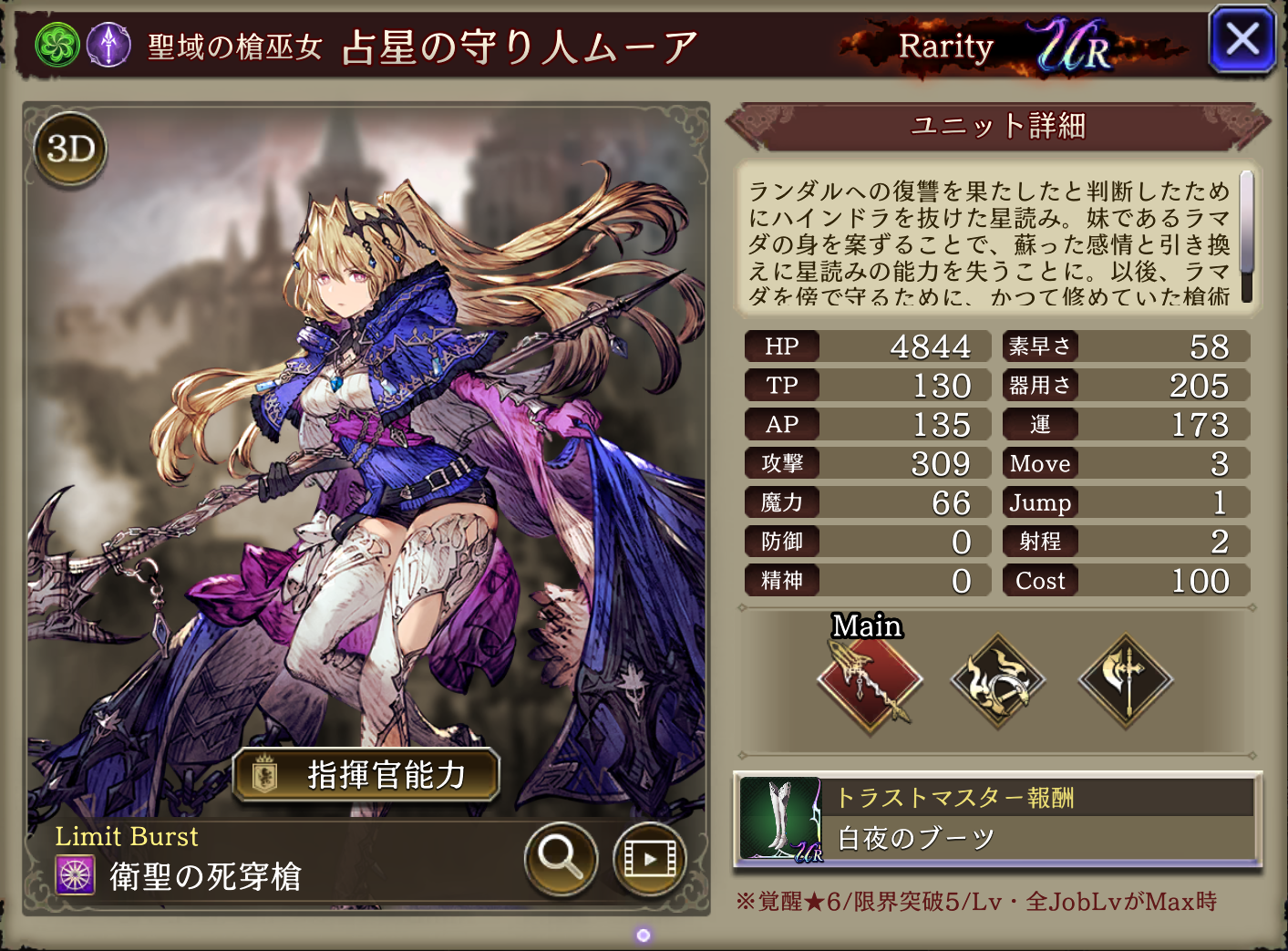Inspect the Limit Burst with the magnifier

[x=561, y=858]
